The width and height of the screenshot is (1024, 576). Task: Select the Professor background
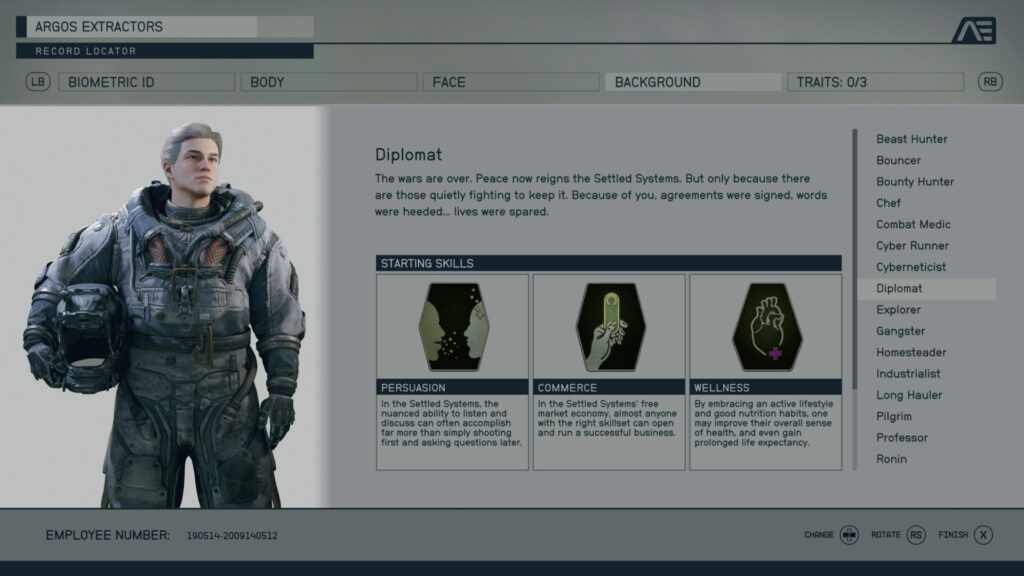point(902,438)
